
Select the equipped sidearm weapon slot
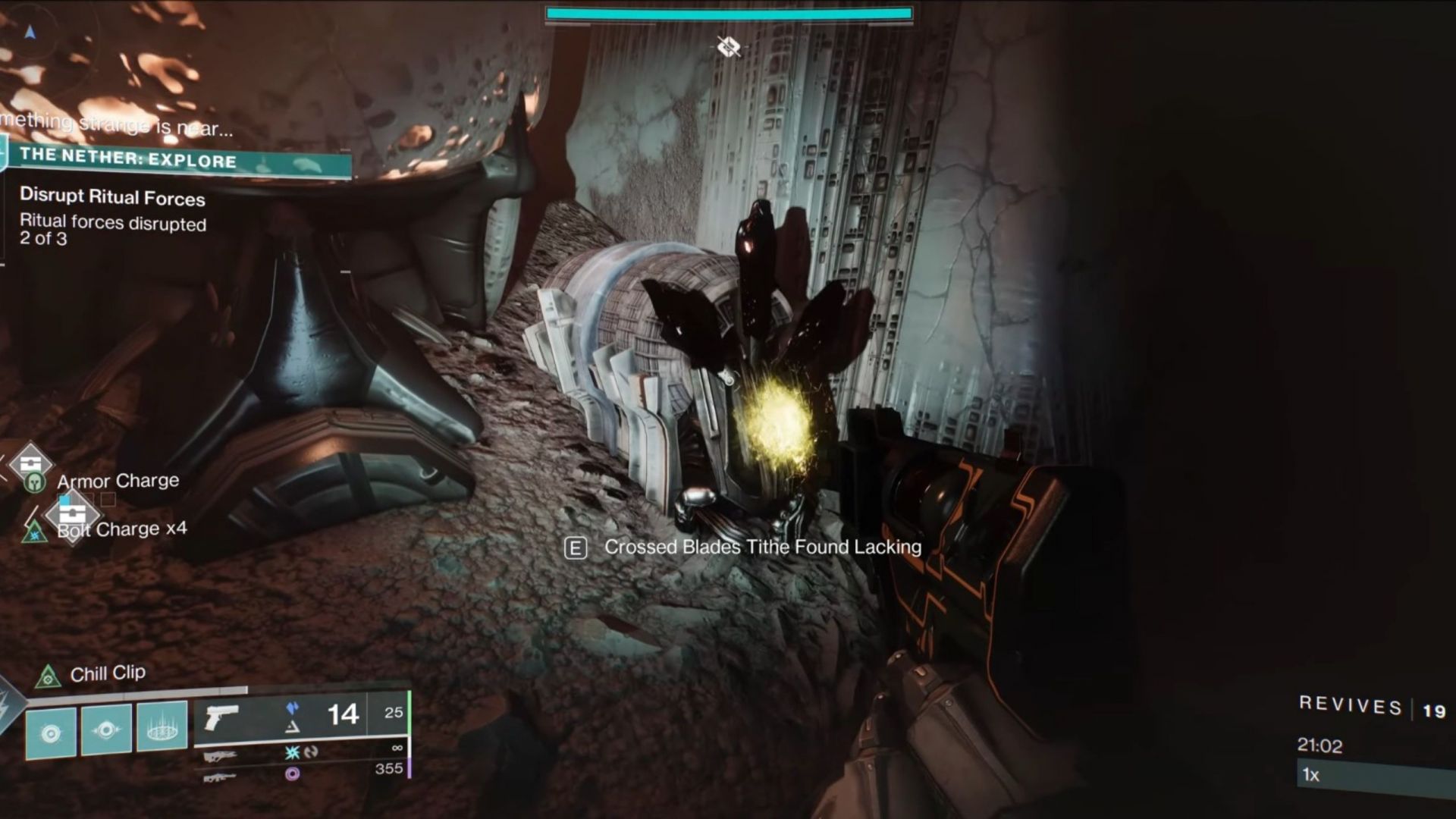pyautogui.click(x=221, y=717)
